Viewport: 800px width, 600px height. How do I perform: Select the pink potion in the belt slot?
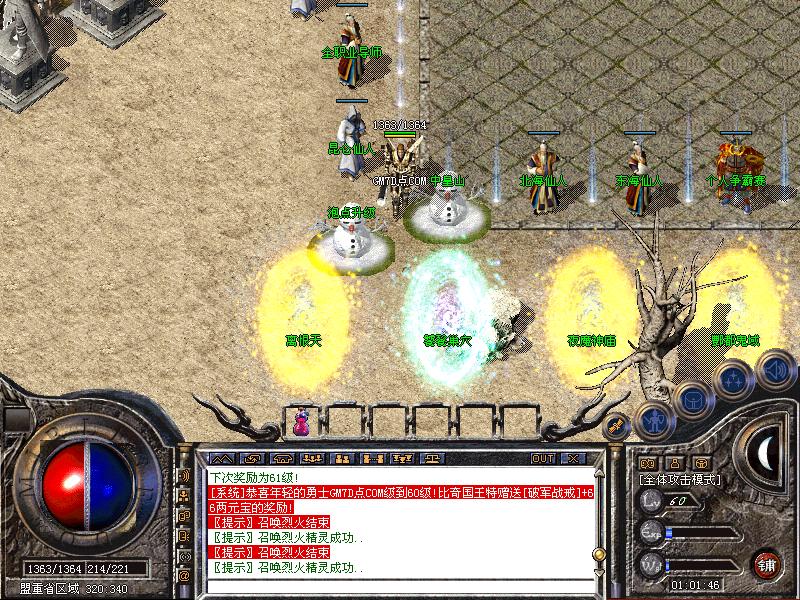[301, 423]
